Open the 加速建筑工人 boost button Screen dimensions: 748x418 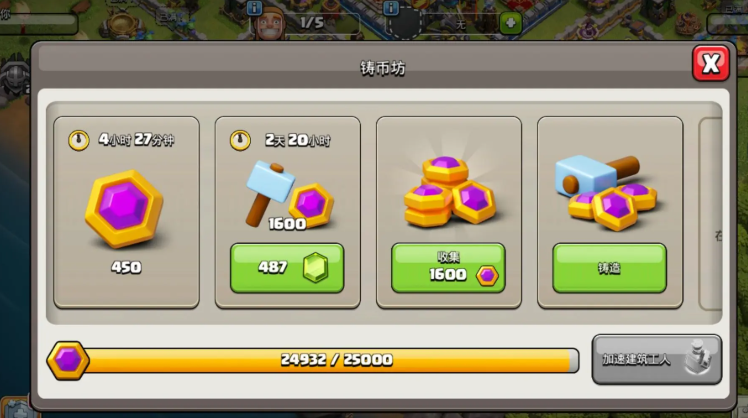tap(656, 359)
